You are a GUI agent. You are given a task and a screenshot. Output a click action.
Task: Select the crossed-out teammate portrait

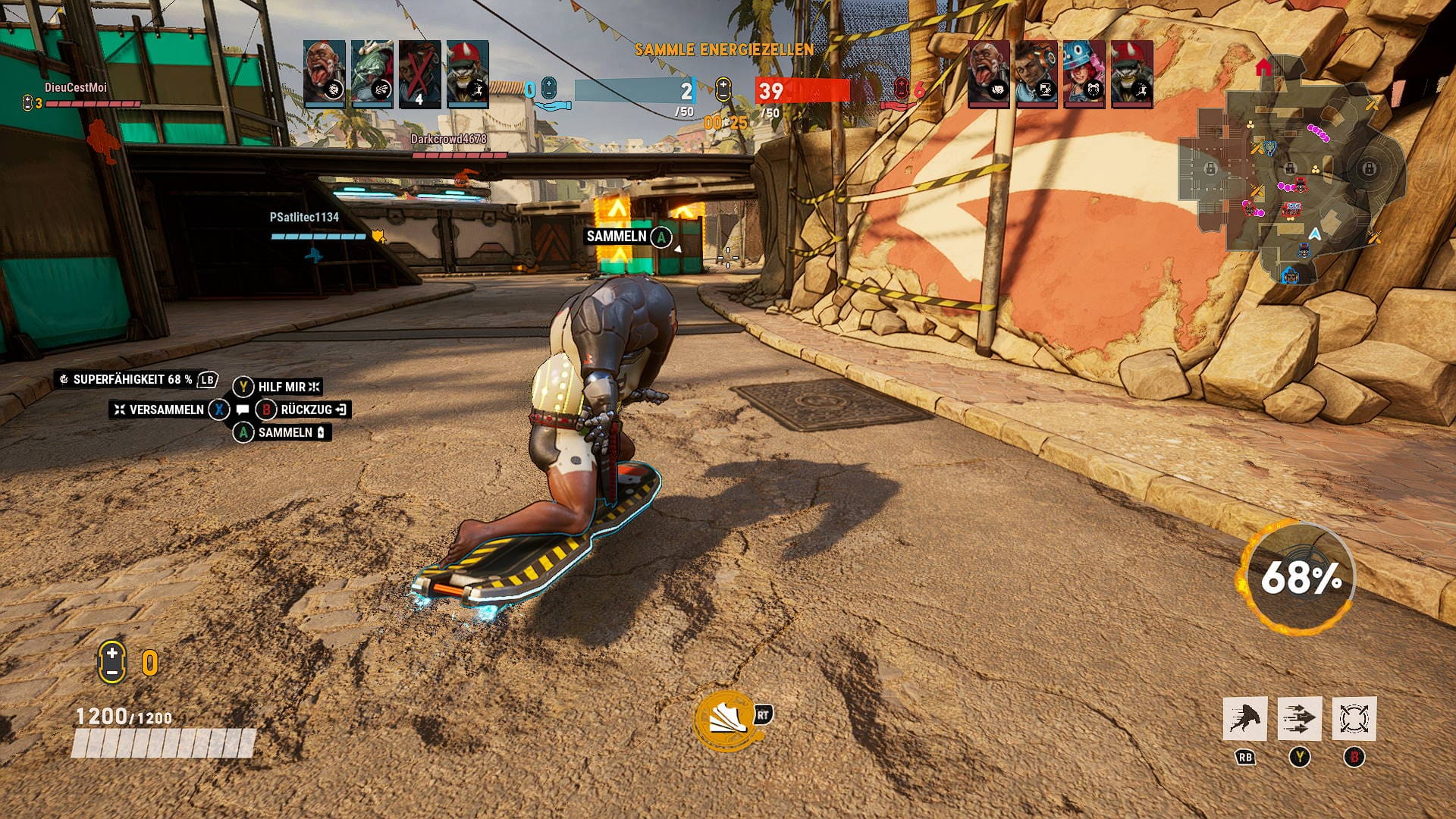419,74
